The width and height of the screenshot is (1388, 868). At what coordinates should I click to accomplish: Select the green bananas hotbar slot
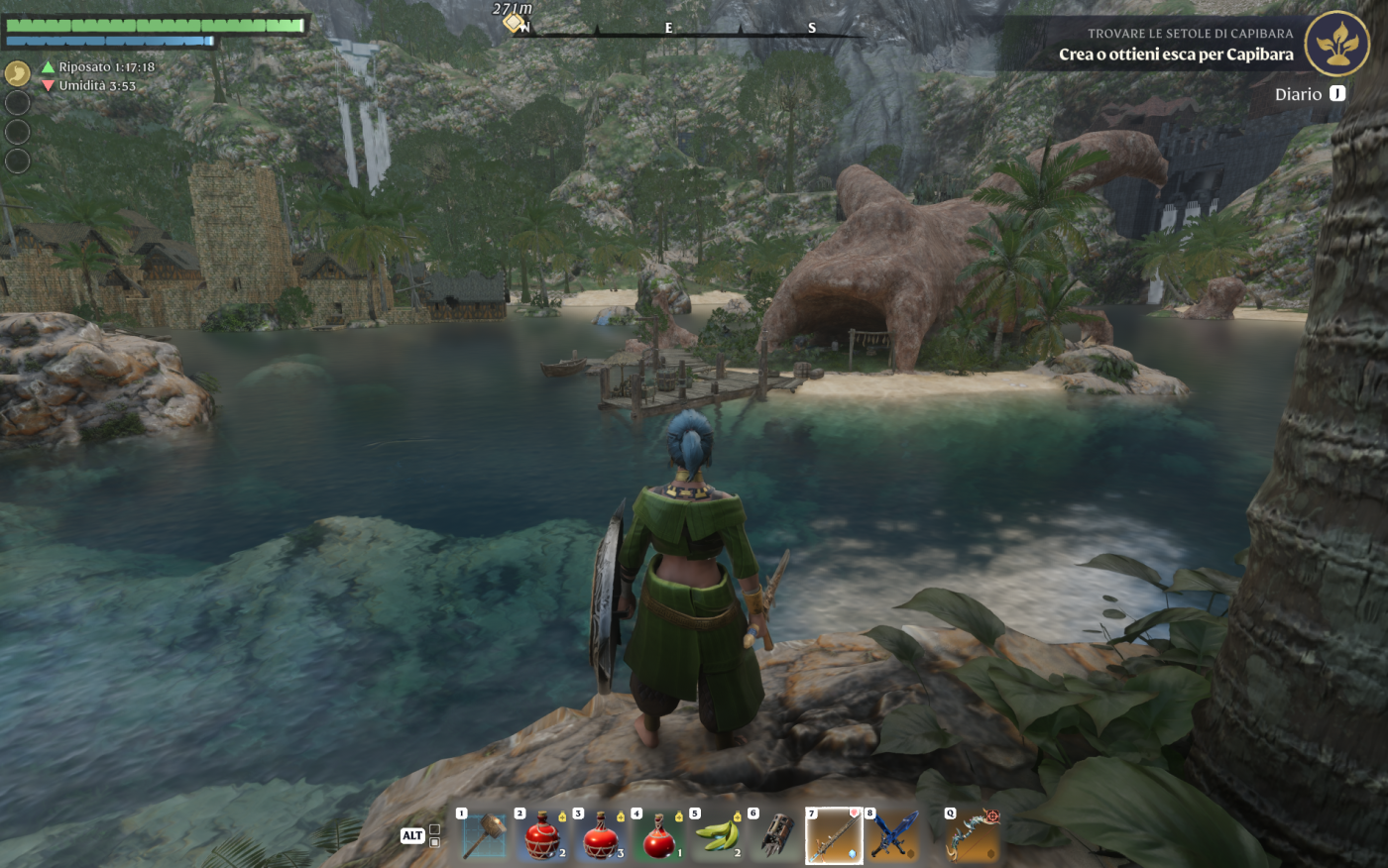tap(718, 836)
